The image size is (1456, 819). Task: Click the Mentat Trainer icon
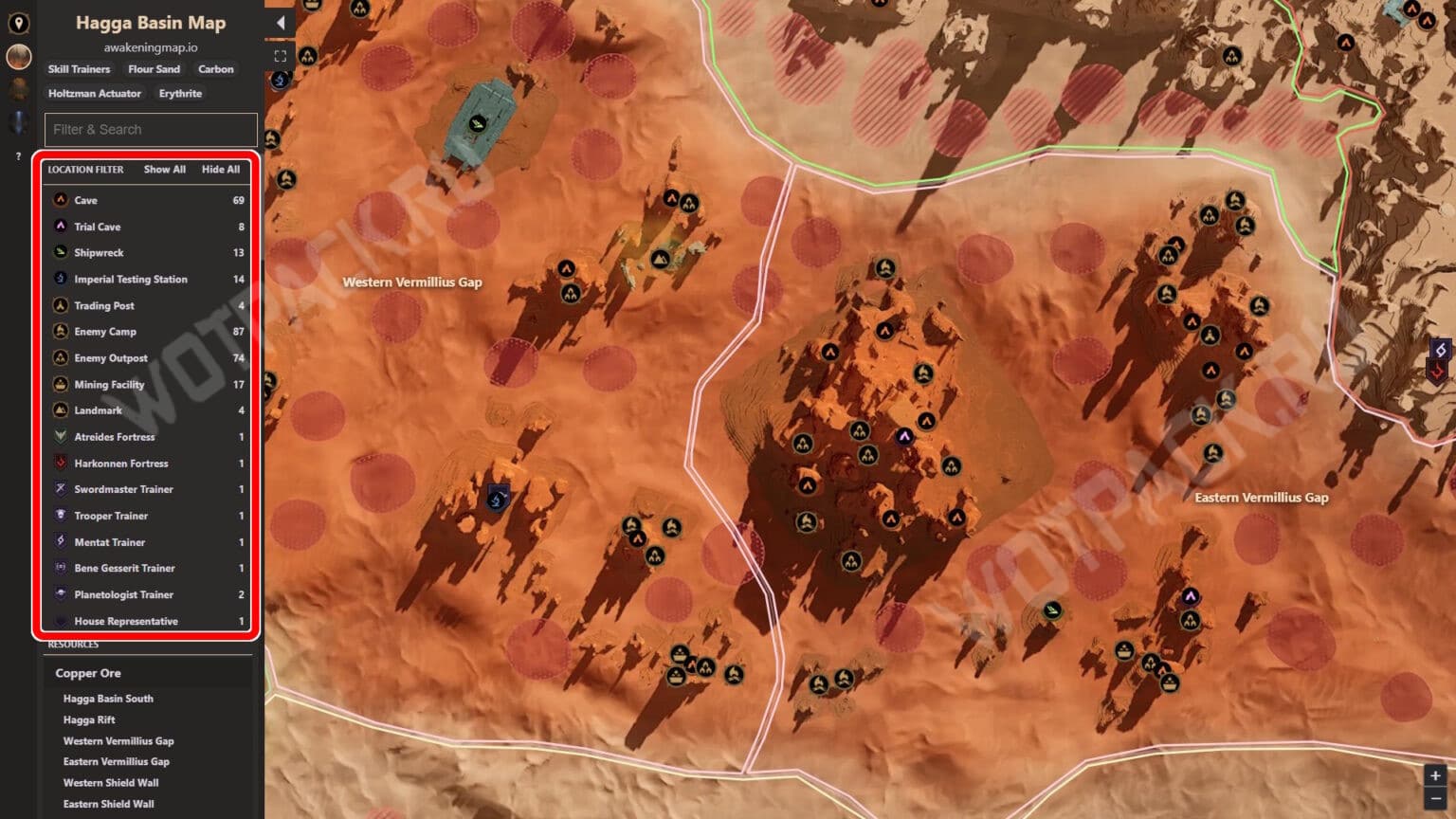coord(61,542)
